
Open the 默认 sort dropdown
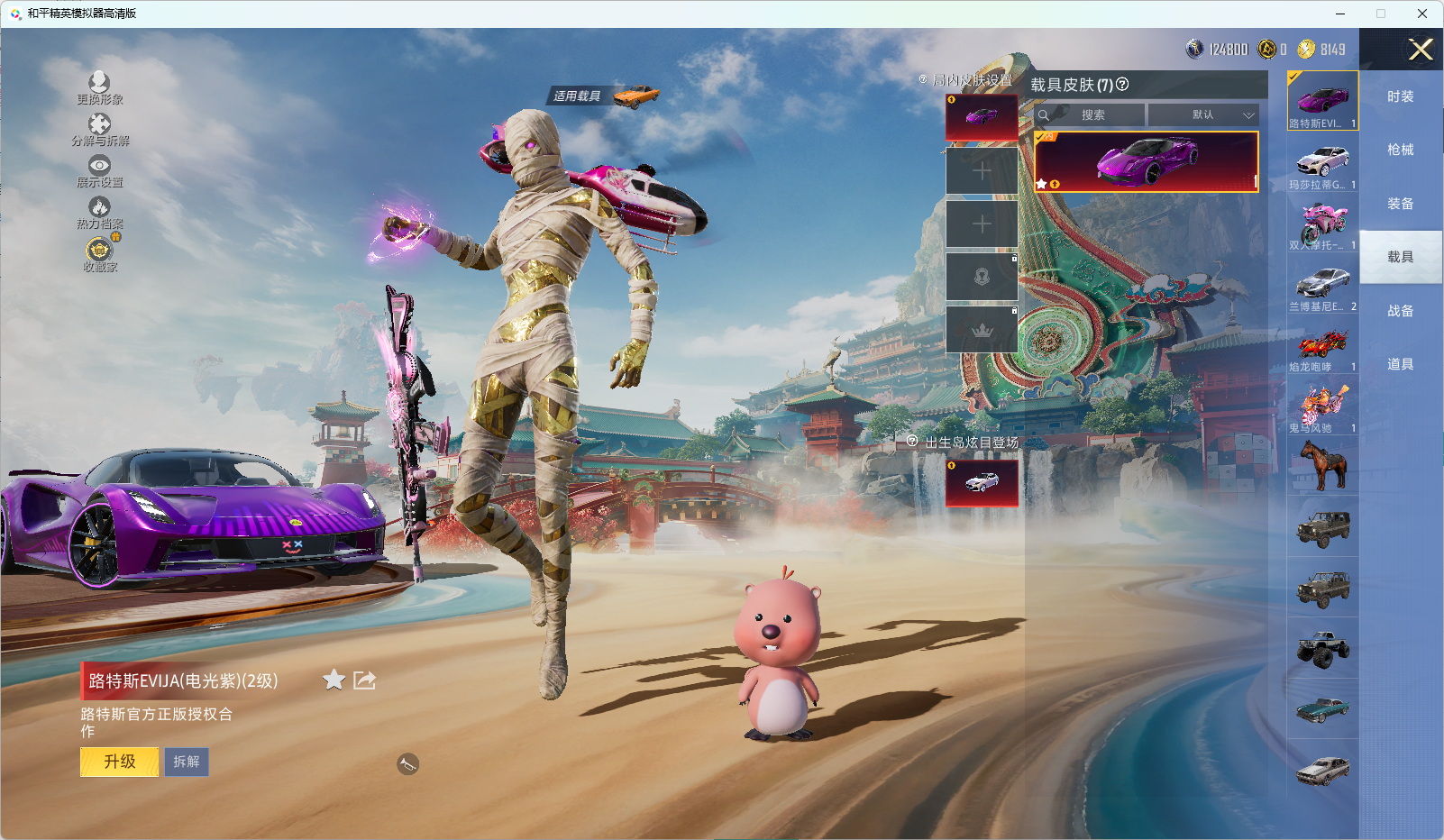coord(1202,115)
